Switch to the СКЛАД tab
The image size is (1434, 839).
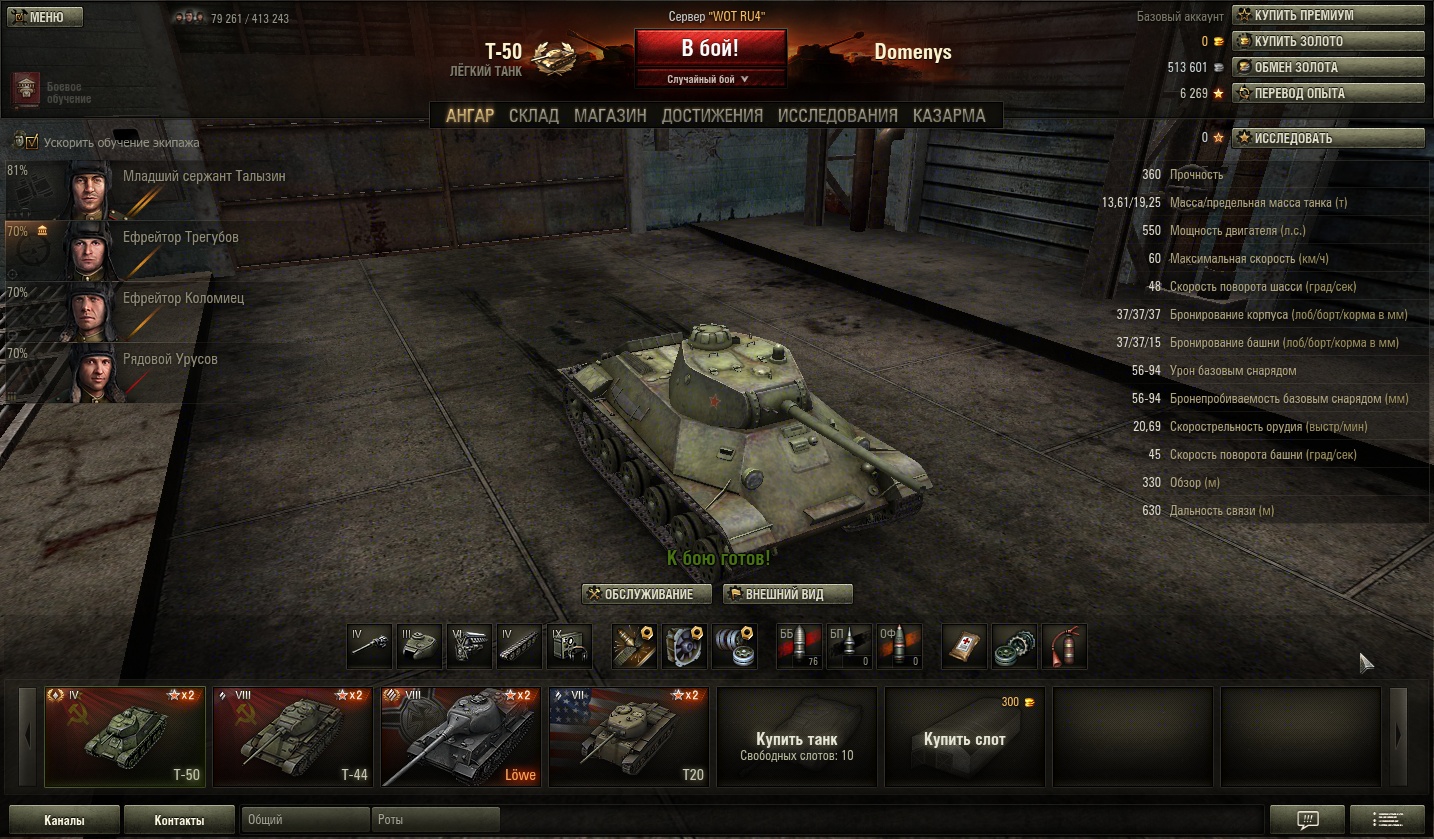click(x=533, y=115)
